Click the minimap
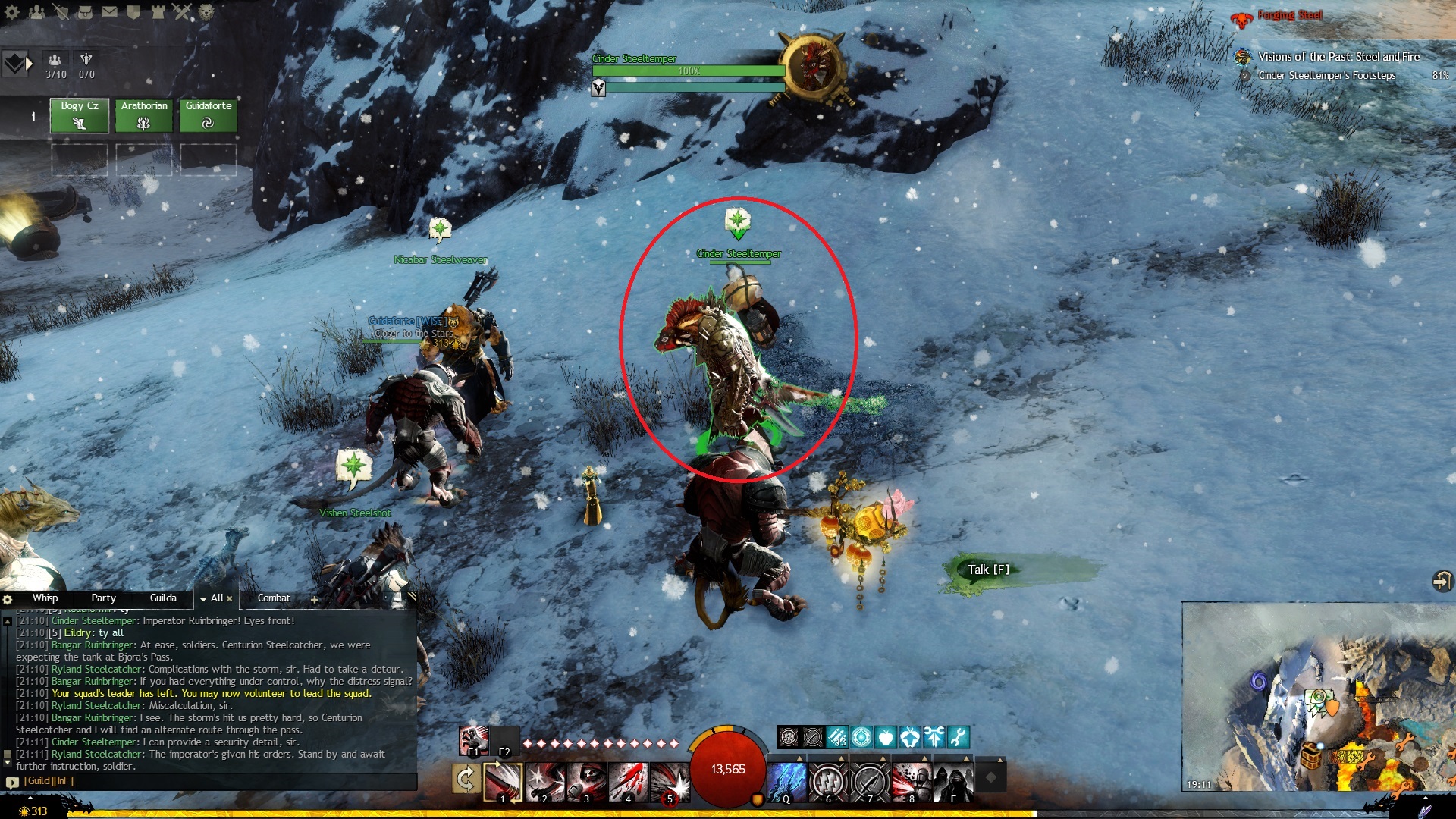This screenshot has width=1456, height=819. click(1317, 696)
